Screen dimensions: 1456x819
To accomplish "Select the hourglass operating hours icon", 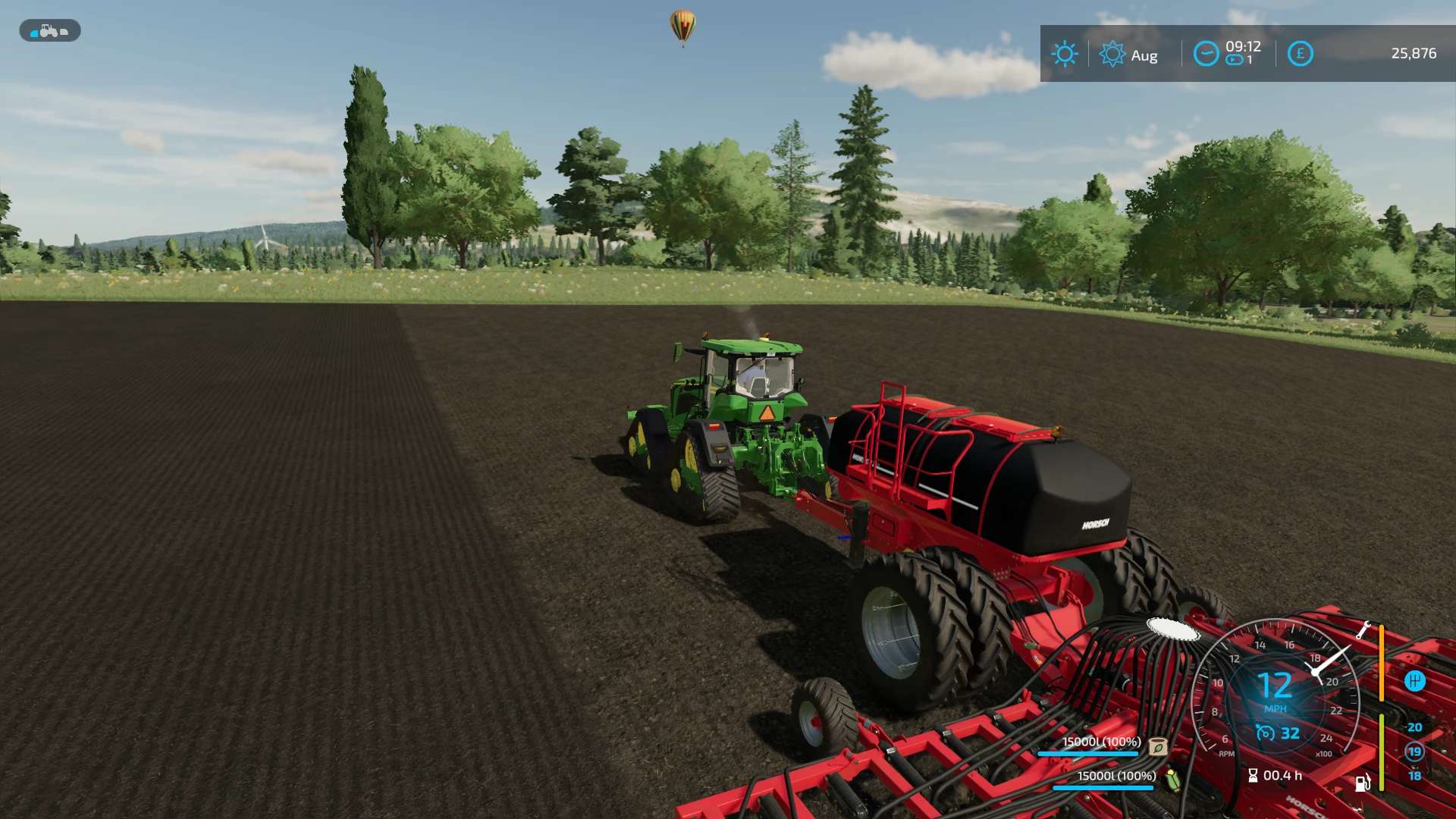I will click(x=1253, y=775).
